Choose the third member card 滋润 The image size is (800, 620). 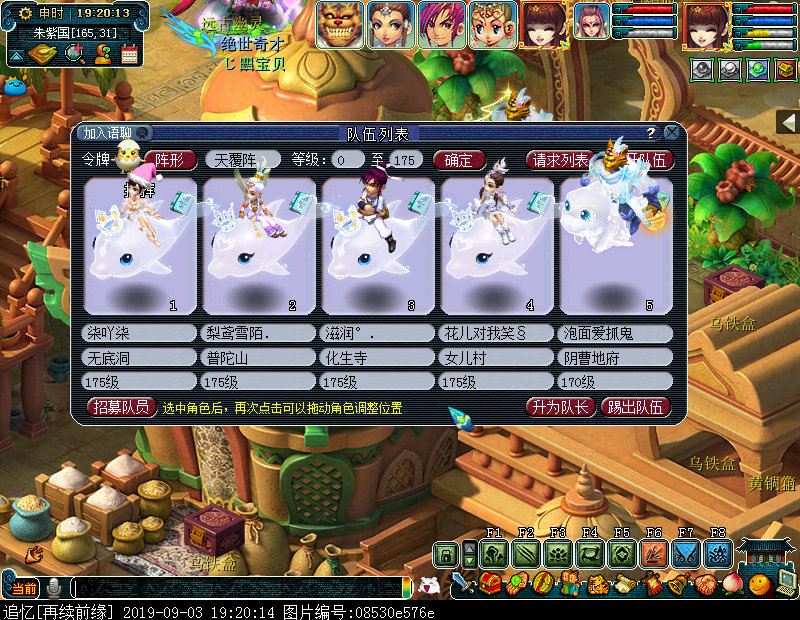(x=377, y=246)
